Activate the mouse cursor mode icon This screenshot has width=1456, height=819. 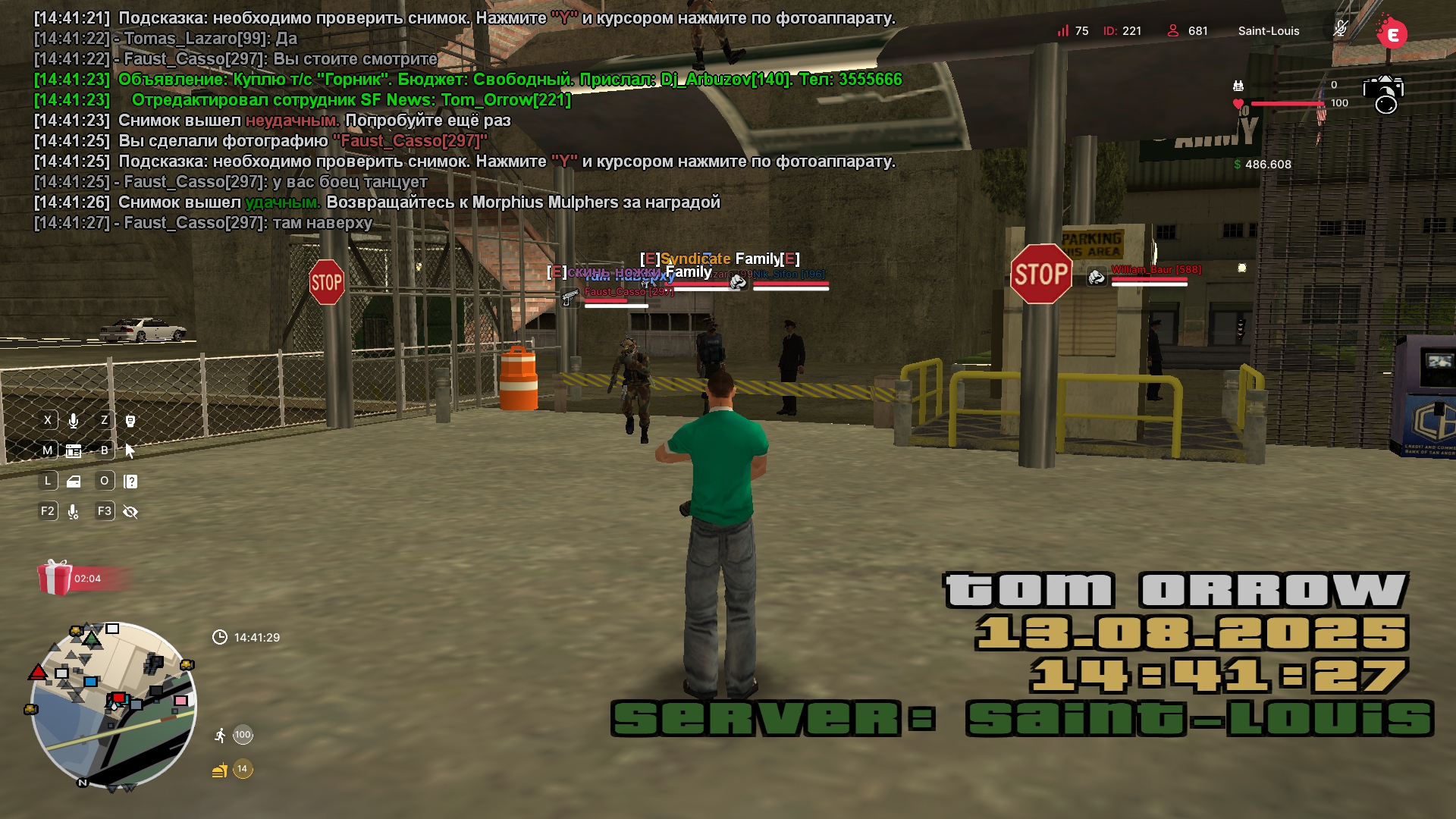[130, 451]
